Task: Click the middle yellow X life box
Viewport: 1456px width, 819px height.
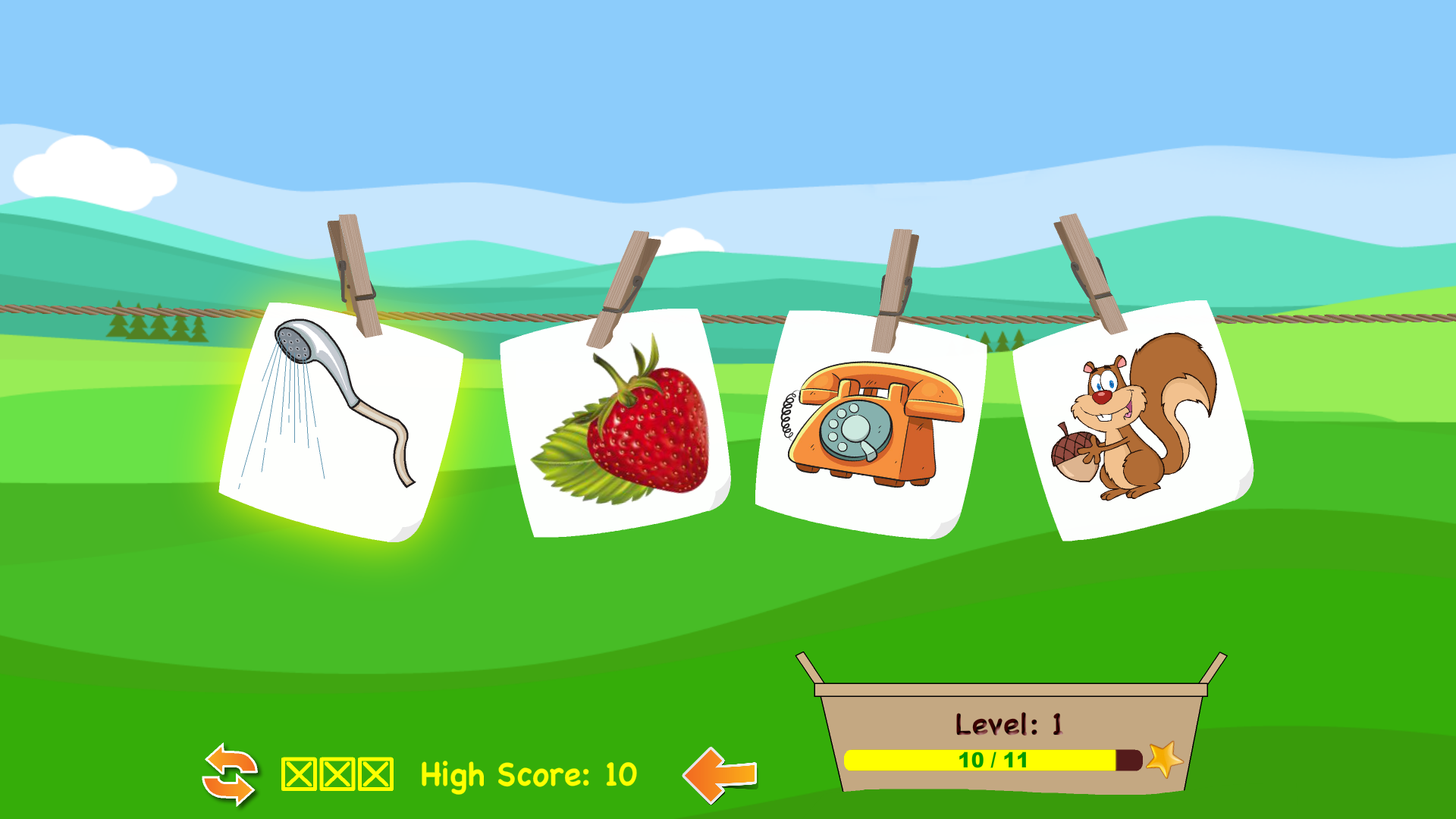Action: pyautogui.click(x=335, y=773)
